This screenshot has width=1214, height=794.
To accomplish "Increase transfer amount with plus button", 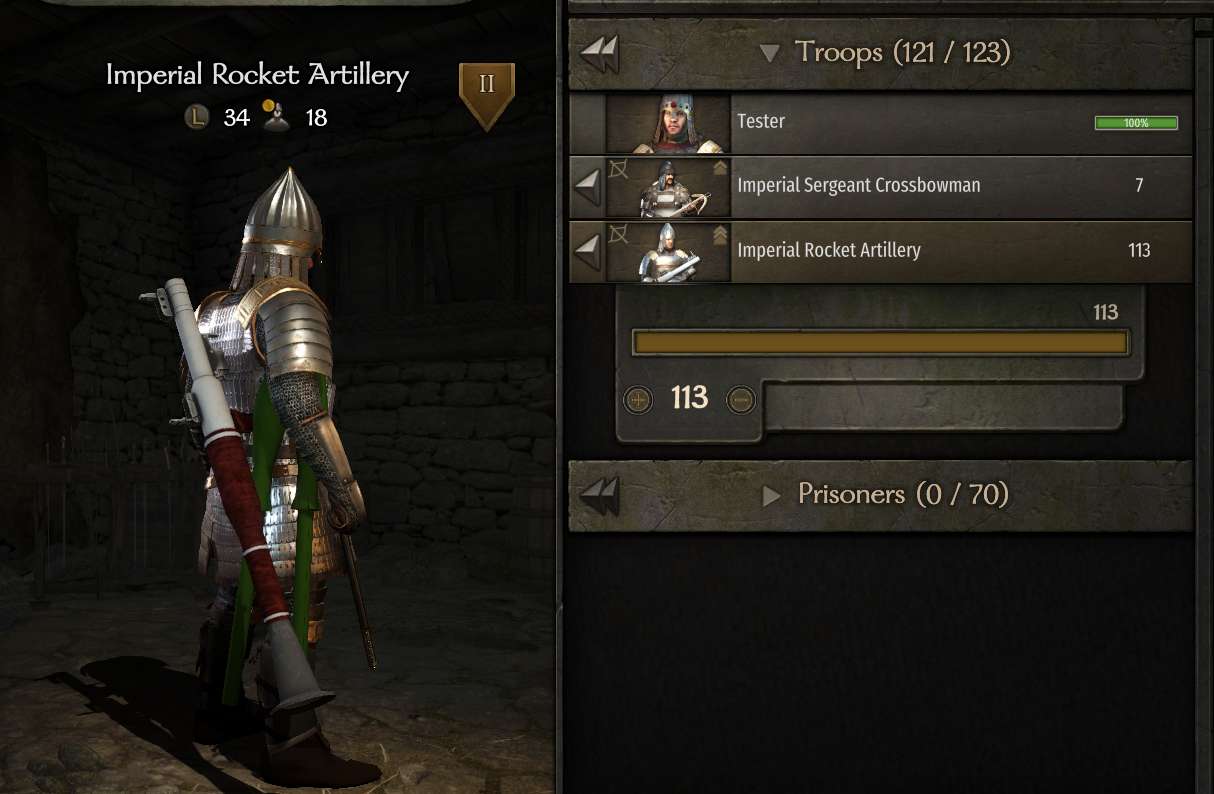I will click(637, 400).
